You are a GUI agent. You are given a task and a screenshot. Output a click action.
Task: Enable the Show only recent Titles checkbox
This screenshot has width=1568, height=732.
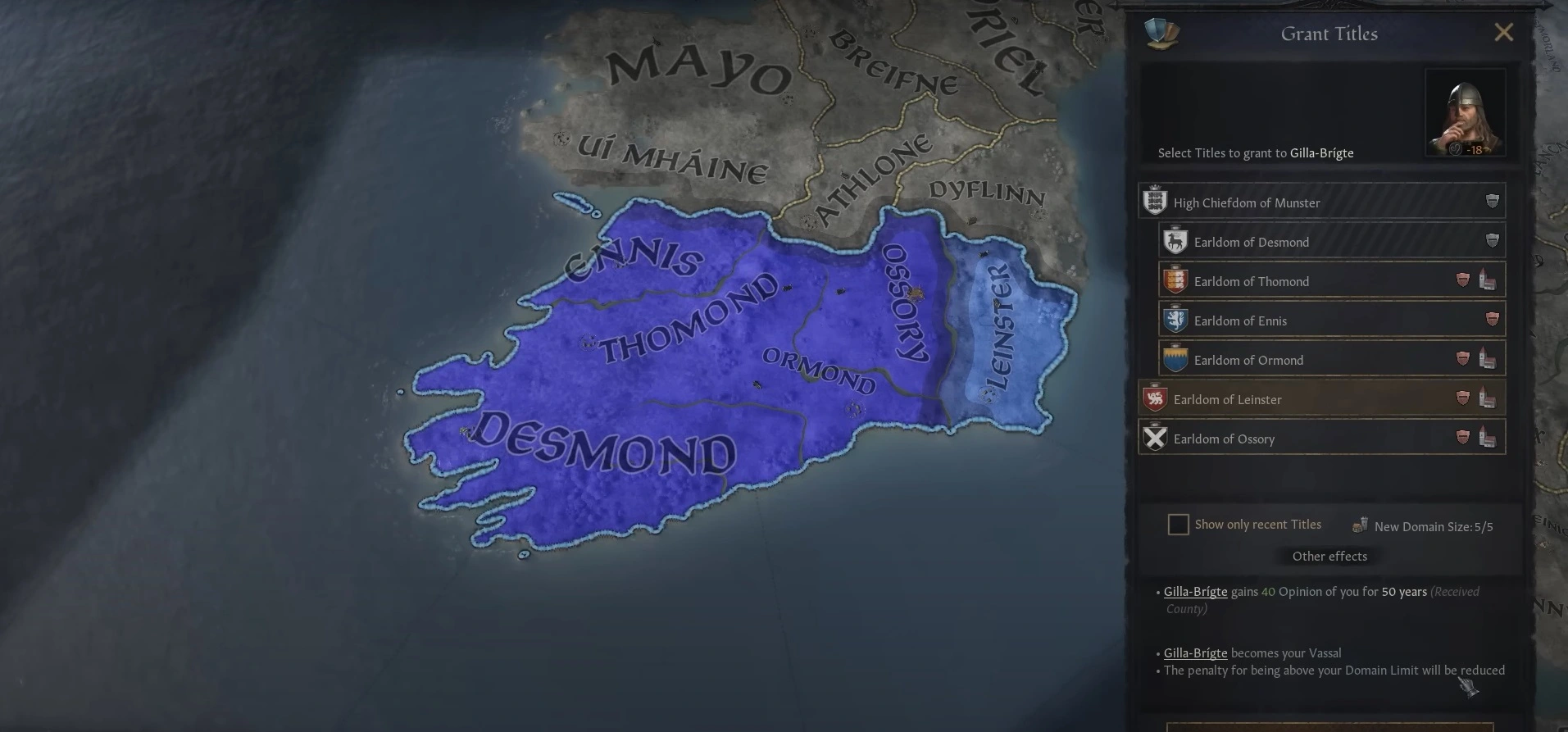(1178, 524)
